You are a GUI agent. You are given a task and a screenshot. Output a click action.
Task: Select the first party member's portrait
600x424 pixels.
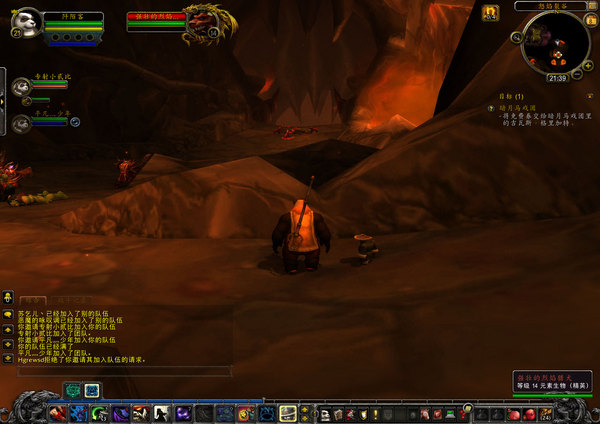click(22, 88)
